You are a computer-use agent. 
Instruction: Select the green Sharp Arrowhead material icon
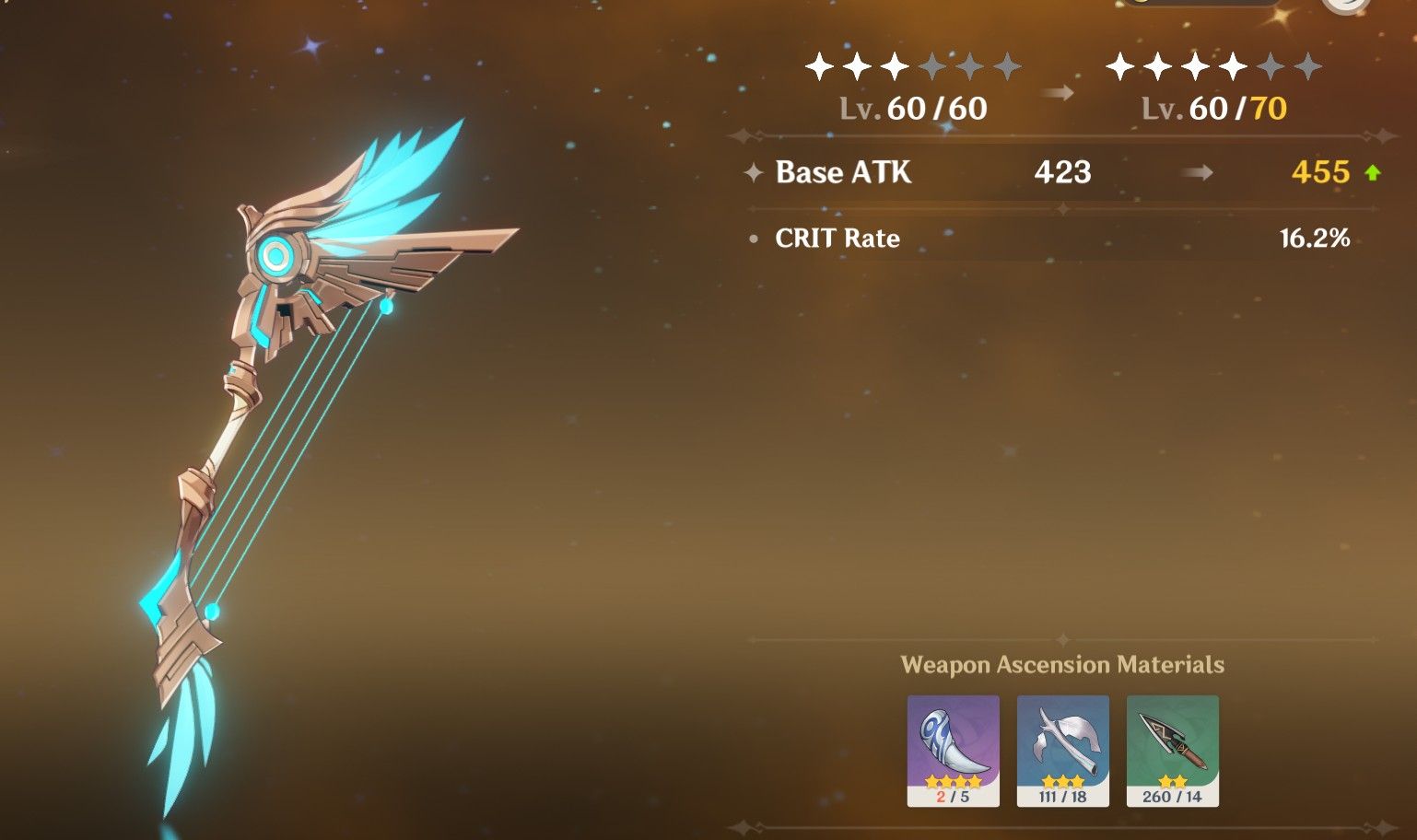coord(1172,746)
